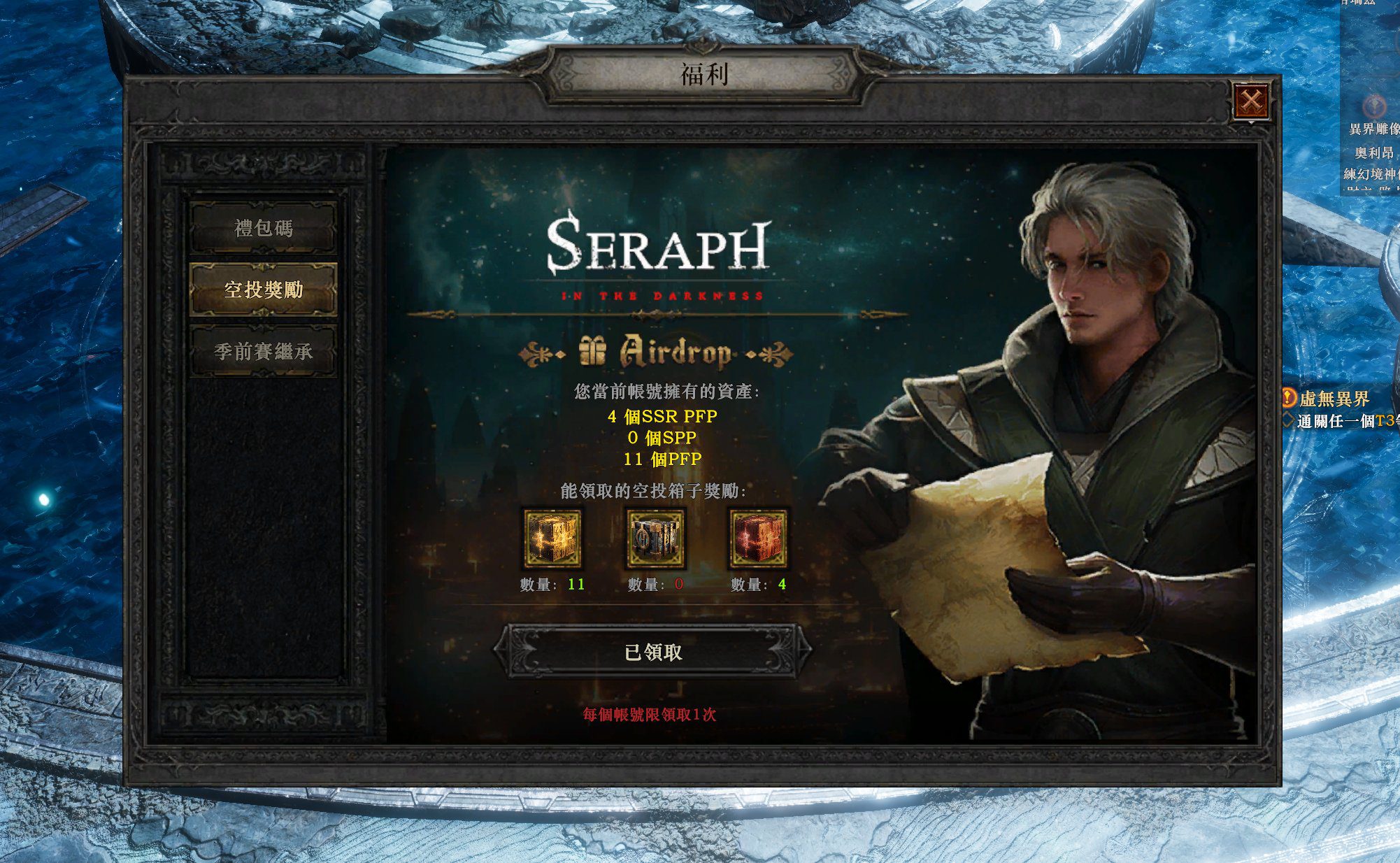Screen dimensions: 1400x863
Task: Open the 虛無異界 quest tracker entry
Action: (x=1333, y=399)
